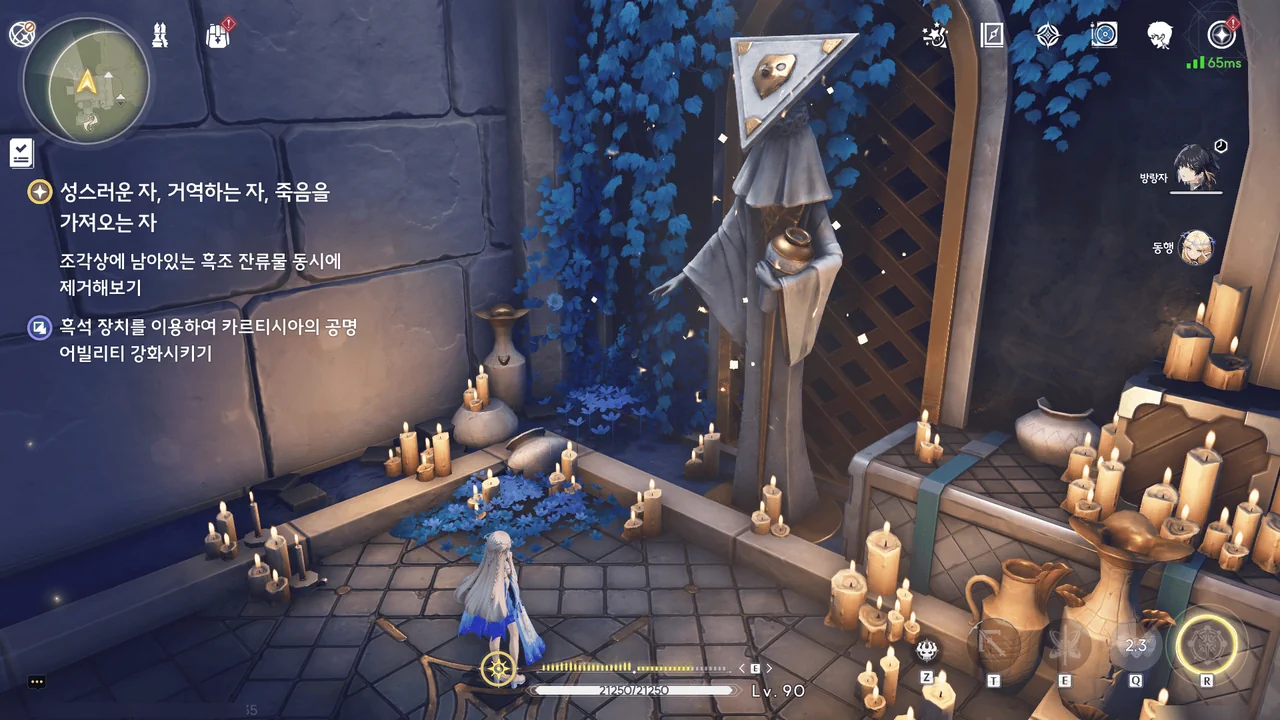Open the party popper events icon

pyautogui.click(x=935, y=36)
